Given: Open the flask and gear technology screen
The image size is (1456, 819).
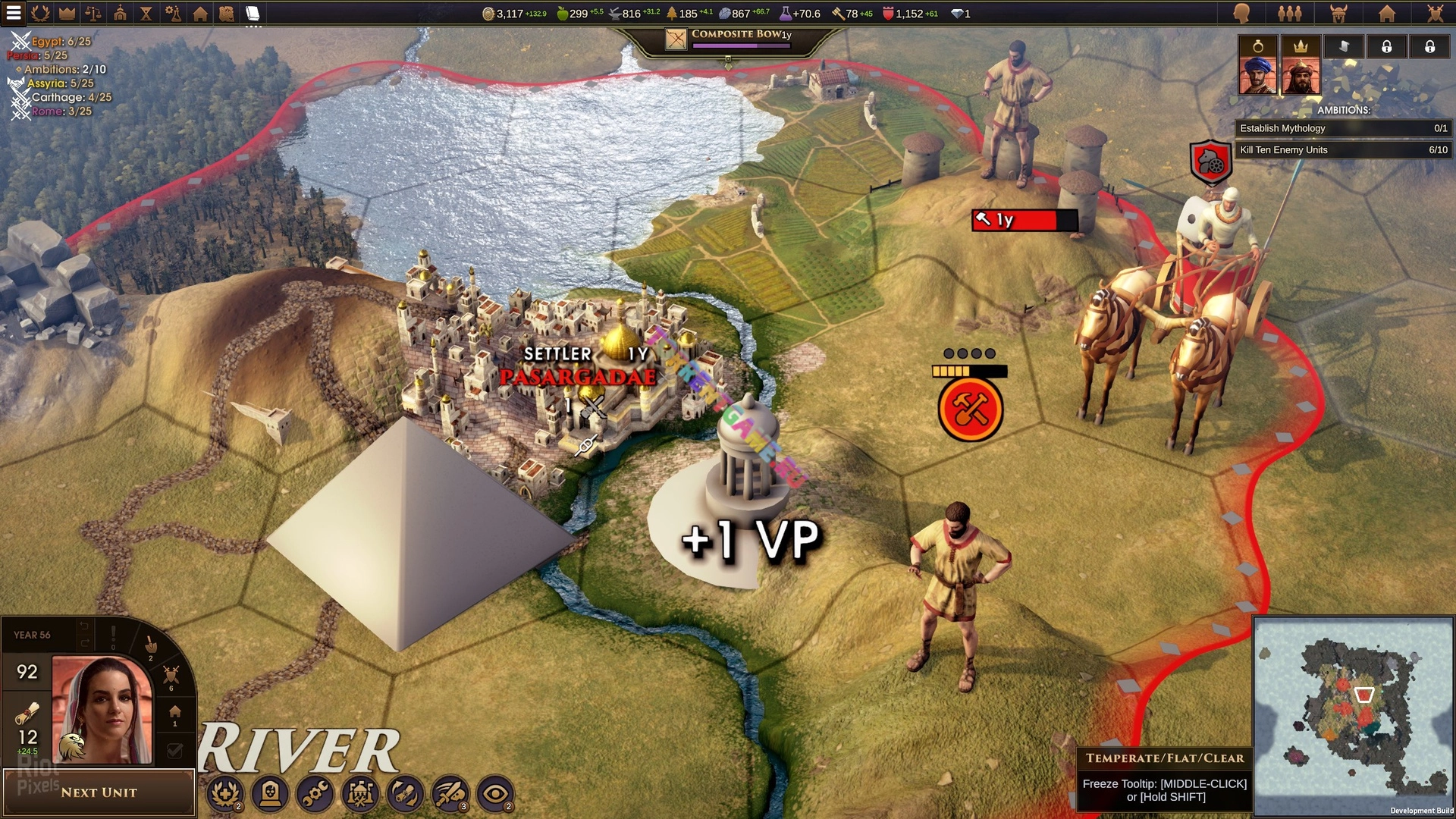Looking at the screenshot, I should click(173, 13).
